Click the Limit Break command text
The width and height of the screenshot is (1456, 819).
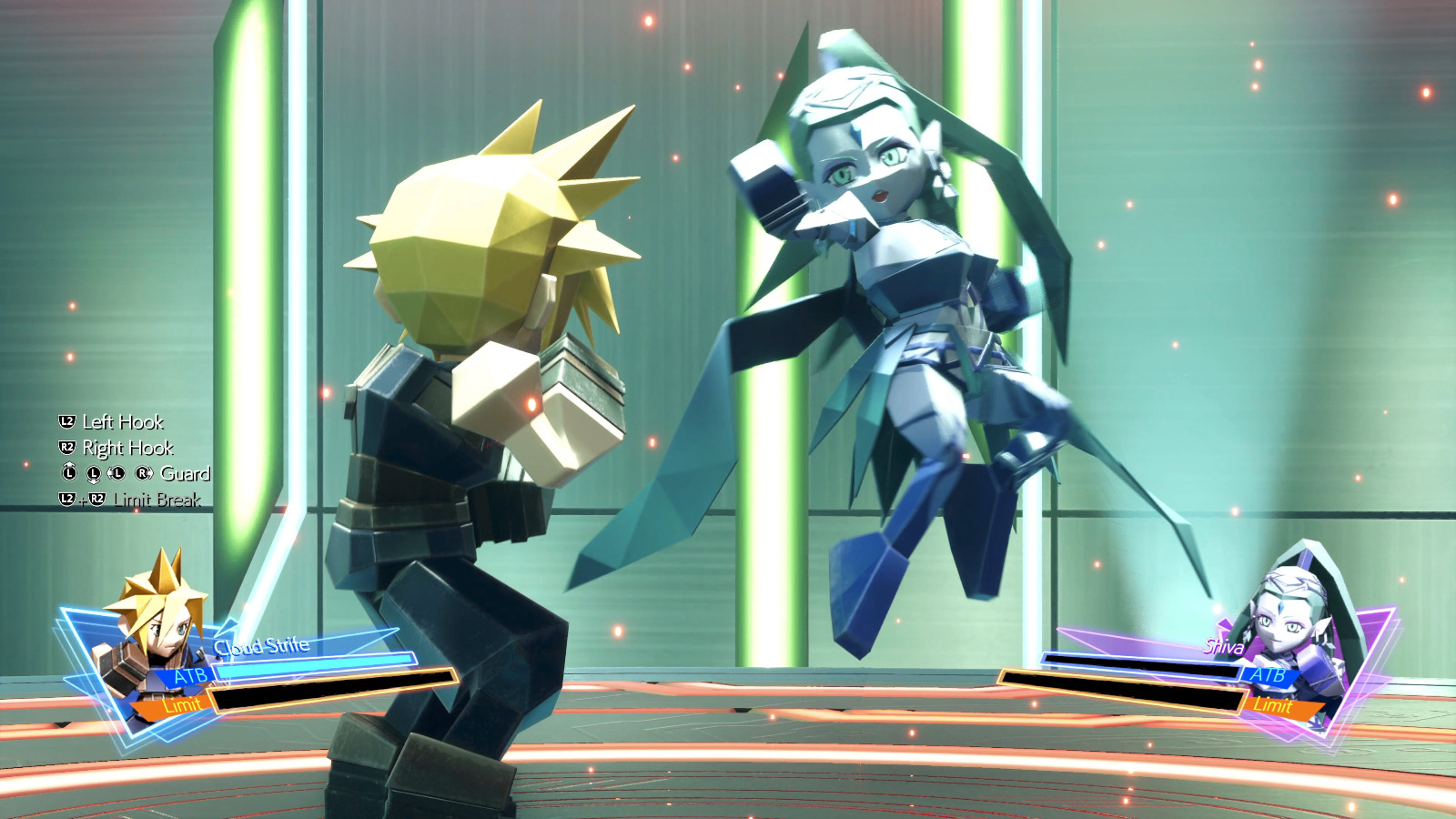(x=157, y=499)
